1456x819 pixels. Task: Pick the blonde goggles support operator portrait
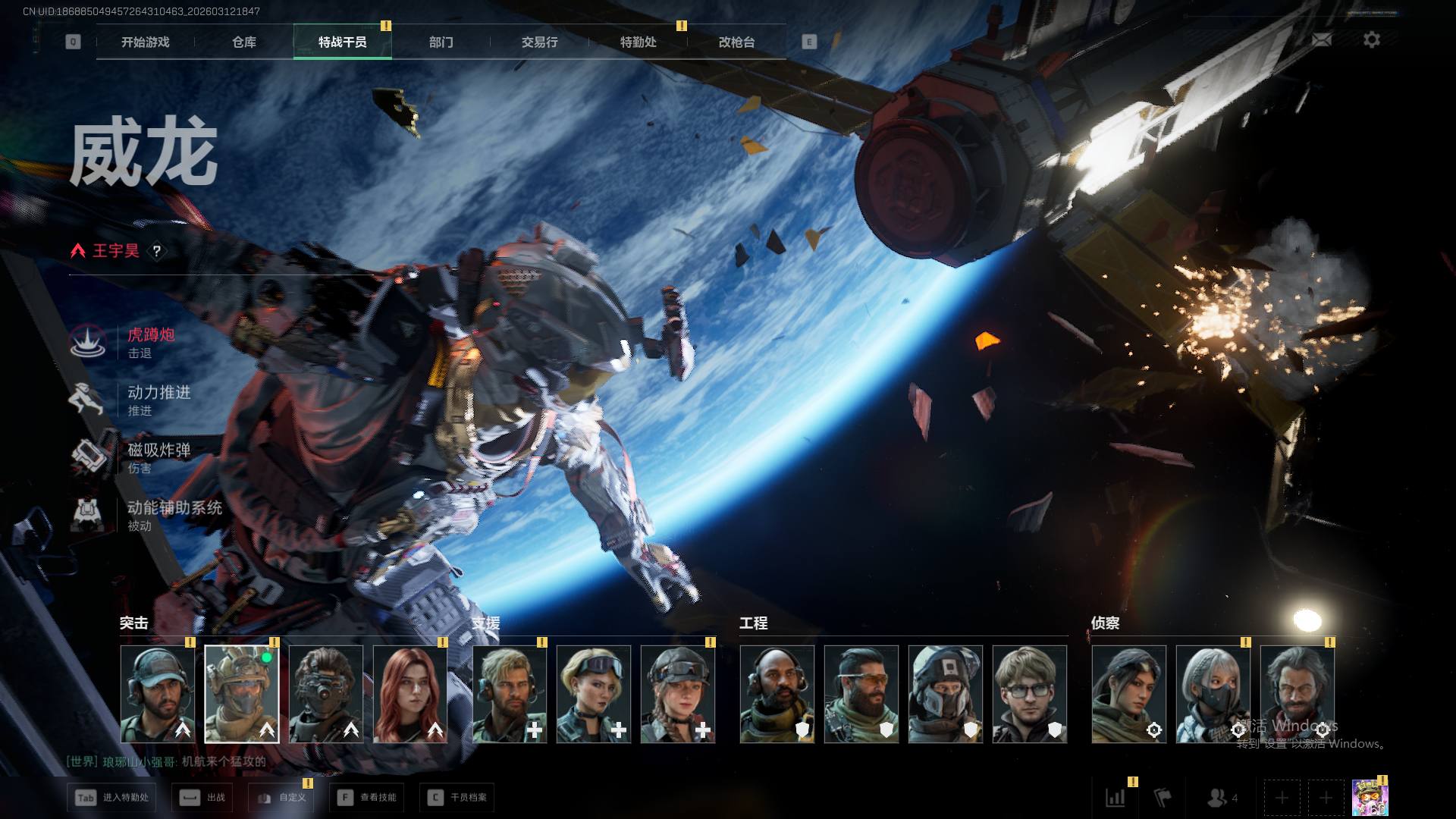pos(594,694)
